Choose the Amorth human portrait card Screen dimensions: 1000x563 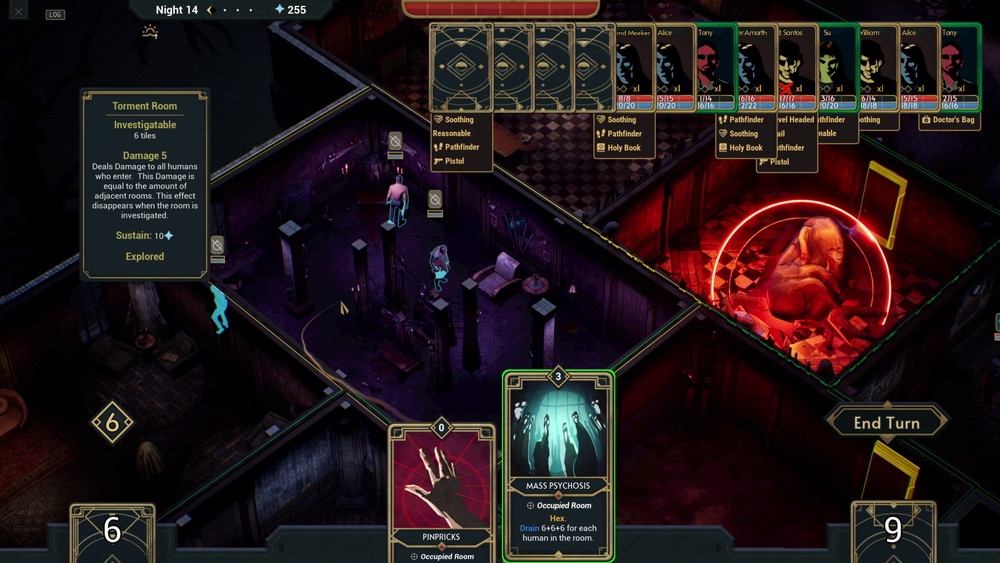pos(756,67)
